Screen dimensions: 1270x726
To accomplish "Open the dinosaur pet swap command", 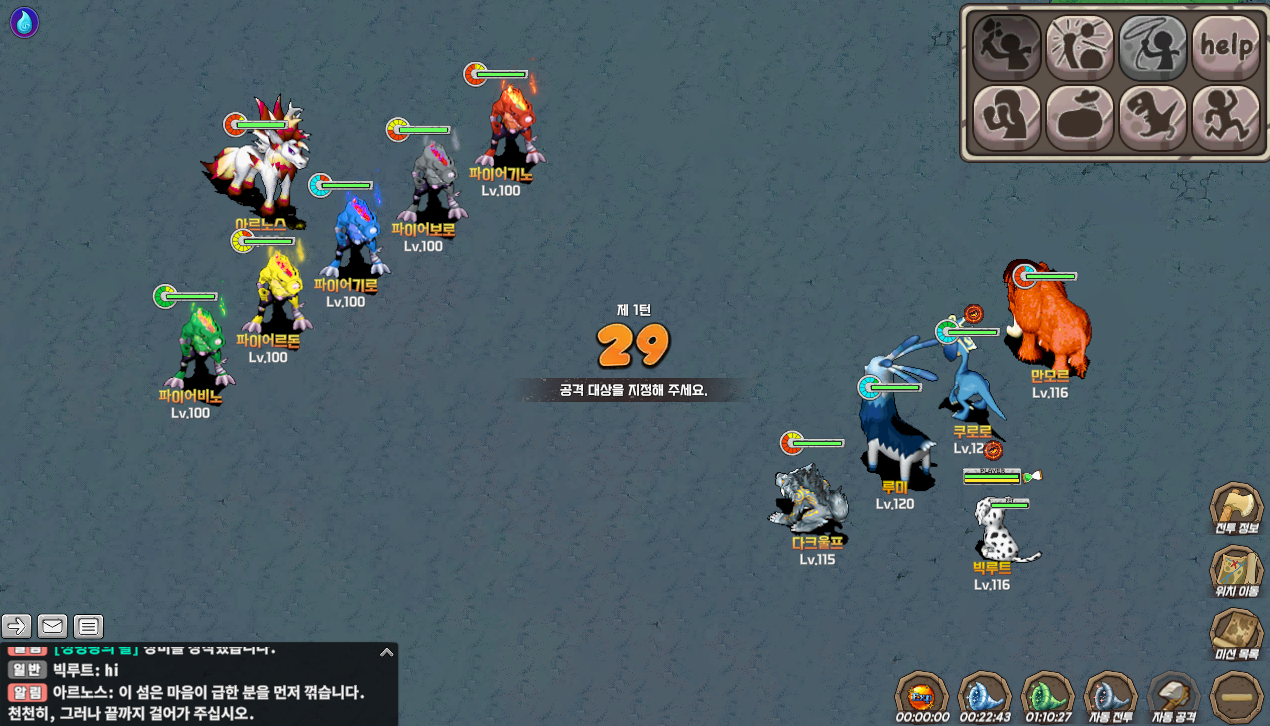I will tap(1153, 117).
